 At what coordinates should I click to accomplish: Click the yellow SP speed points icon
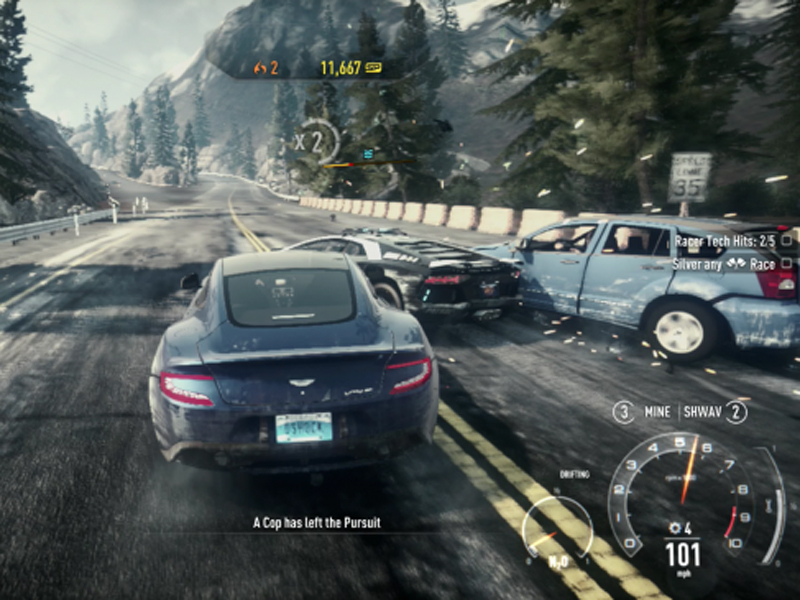click(374, 68)
